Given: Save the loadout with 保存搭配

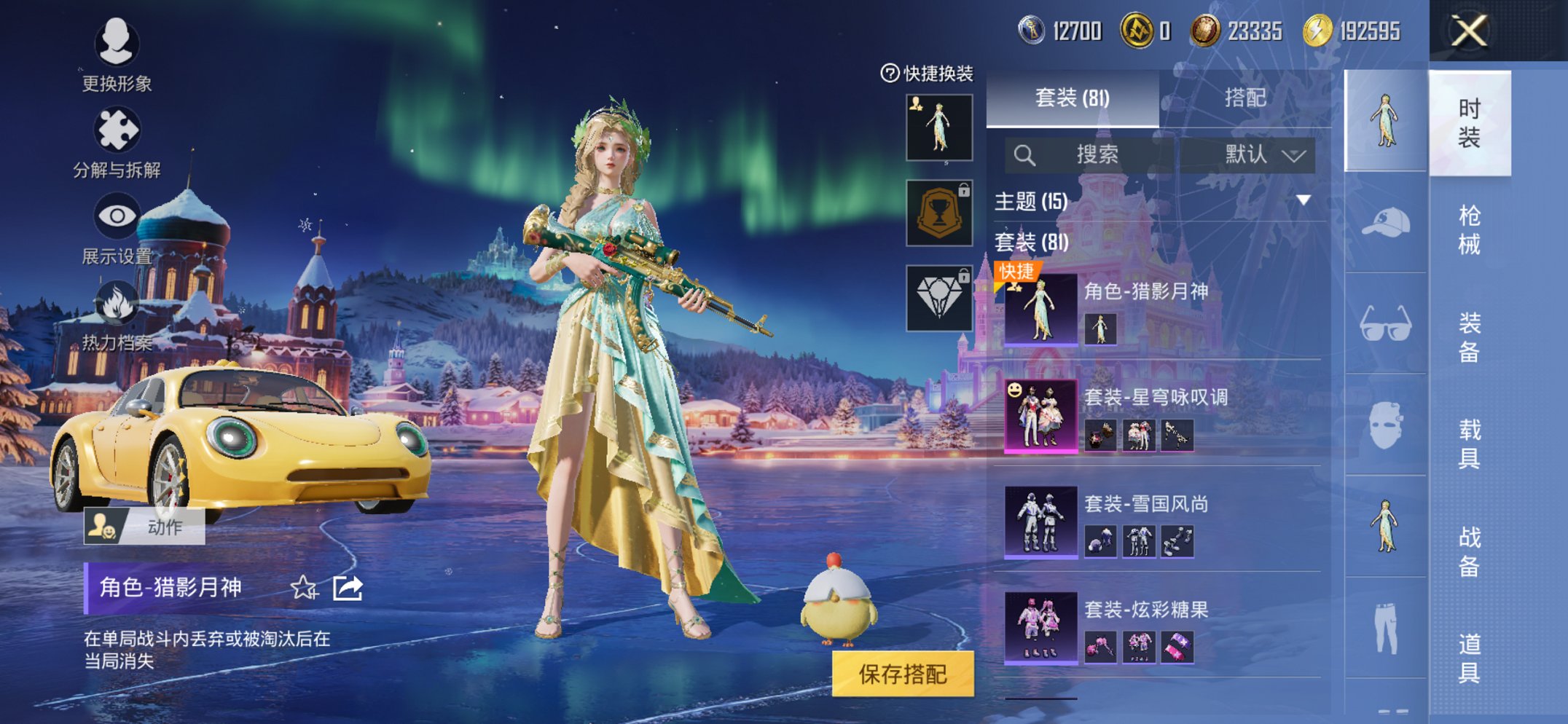Looking at the screenshot, I should point(903,674).
